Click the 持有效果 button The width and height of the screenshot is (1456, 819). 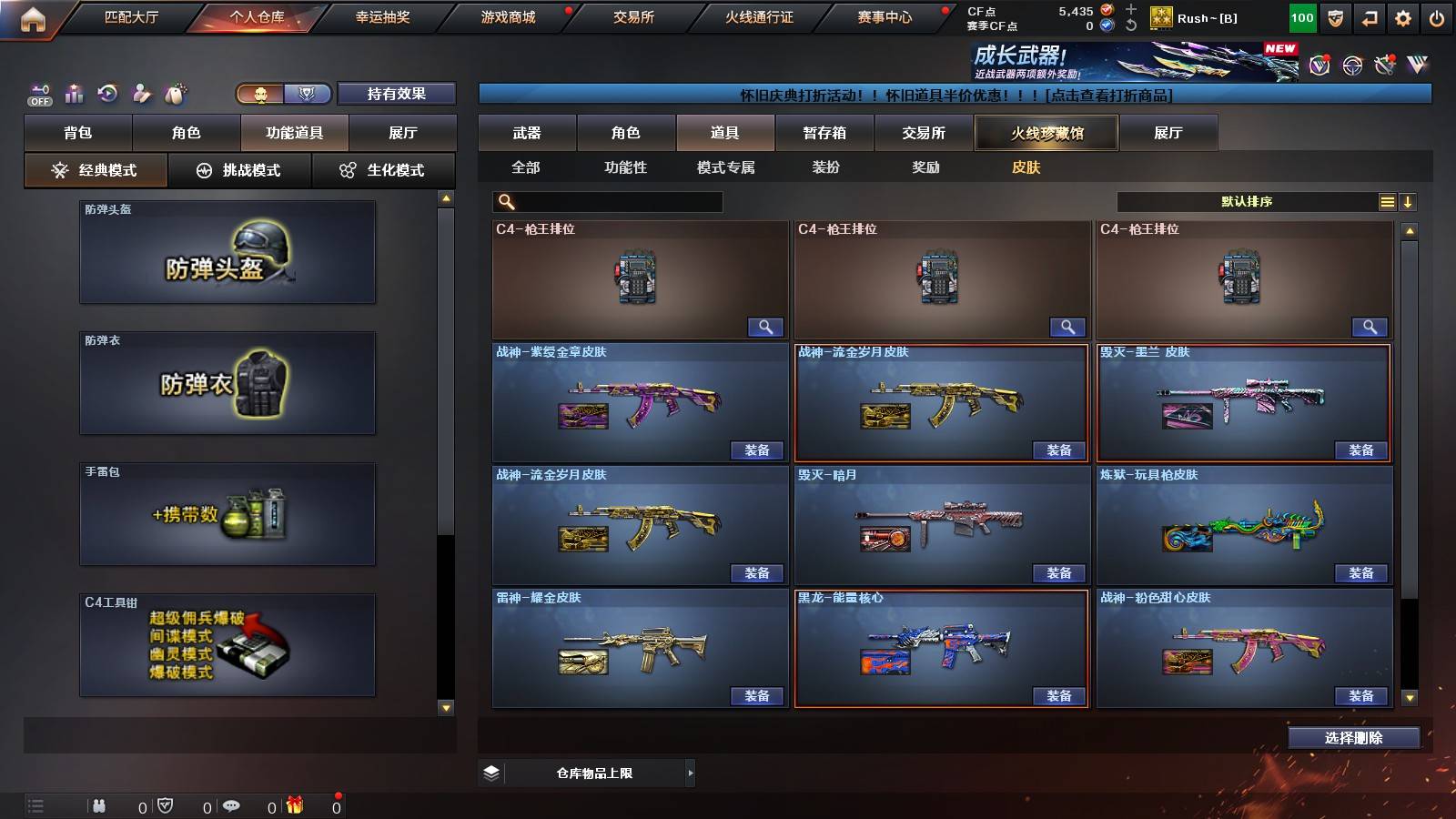[x=397, y=94]
